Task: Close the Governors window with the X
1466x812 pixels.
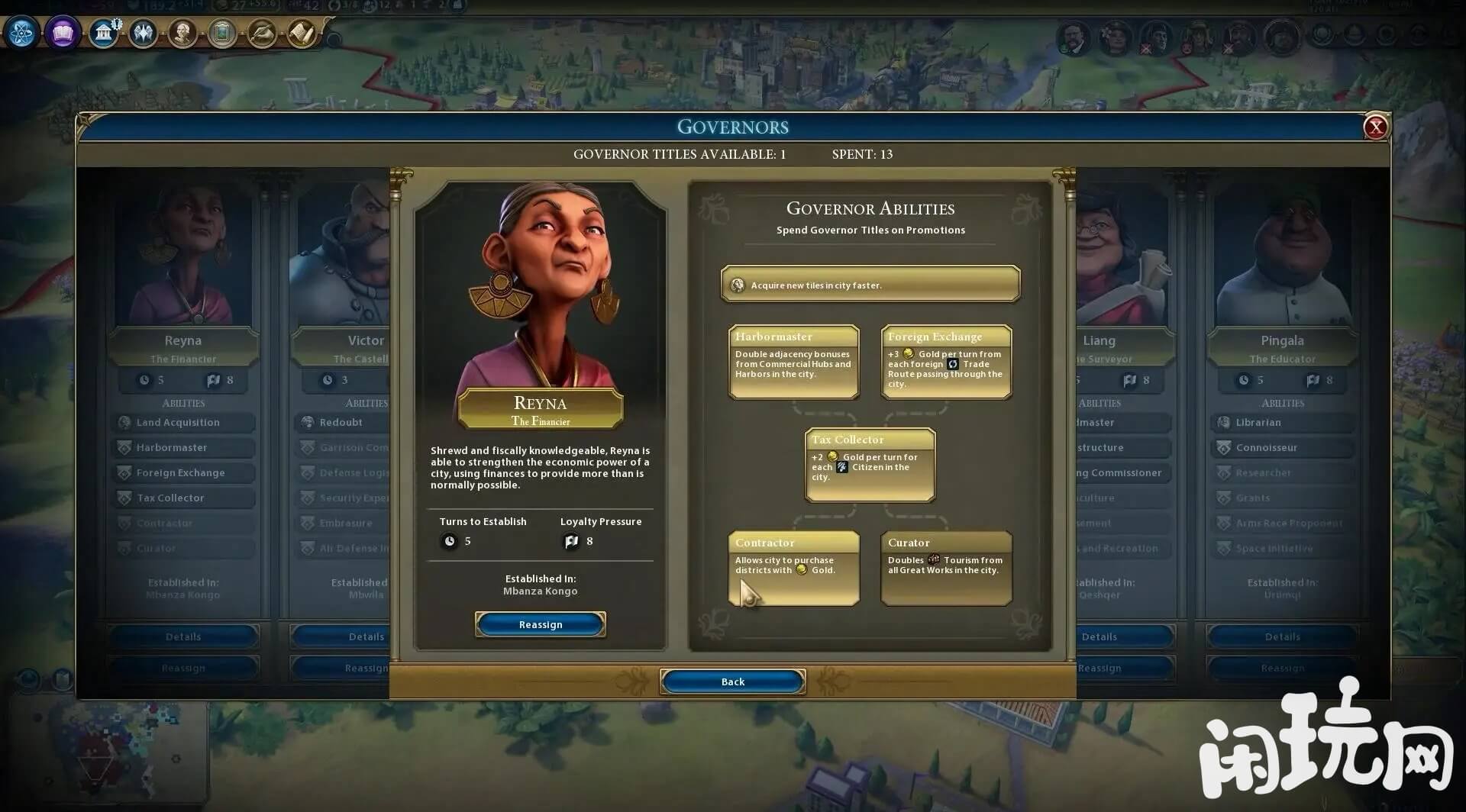Action: click(x=1375, y=127)
